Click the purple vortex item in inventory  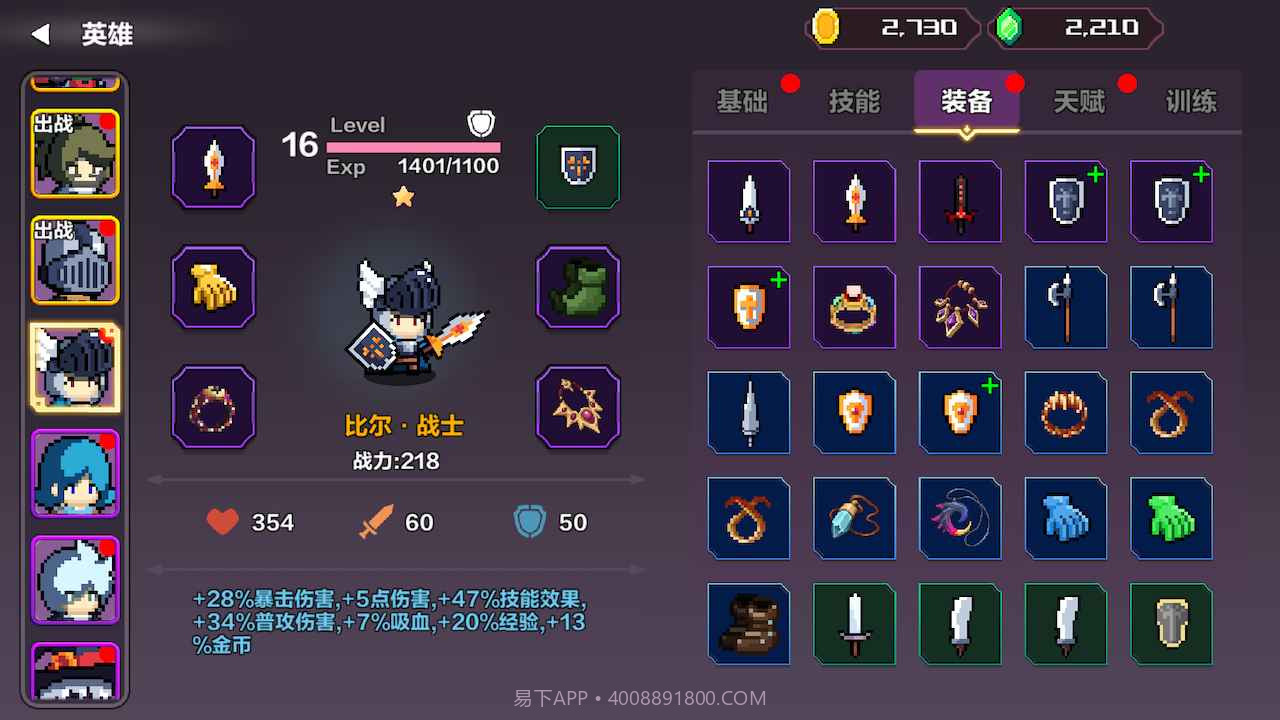click(x=960, y=518)
